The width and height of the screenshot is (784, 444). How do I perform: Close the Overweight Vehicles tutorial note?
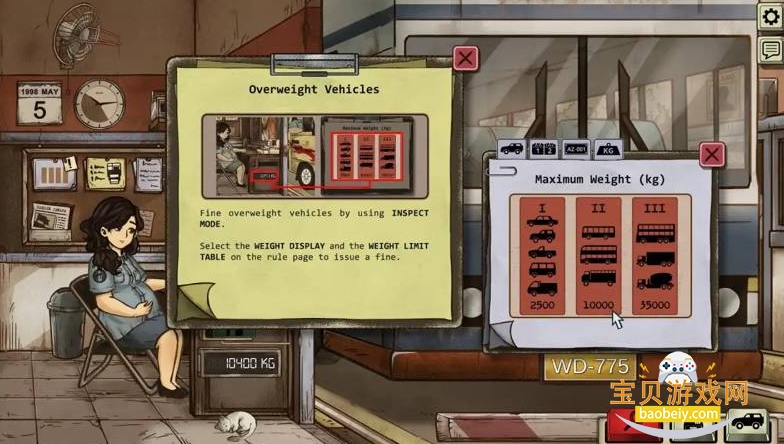point(465,59)
